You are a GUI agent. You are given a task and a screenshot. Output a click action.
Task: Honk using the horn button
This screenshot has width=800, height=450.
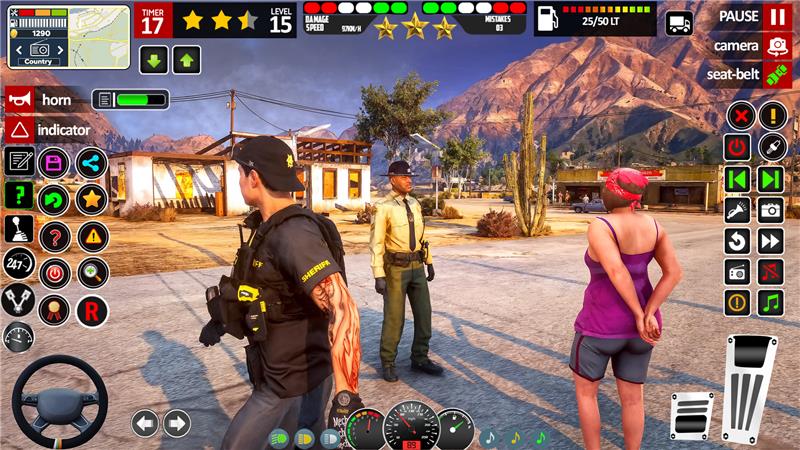pyautogui.click(x=19, y=100)
